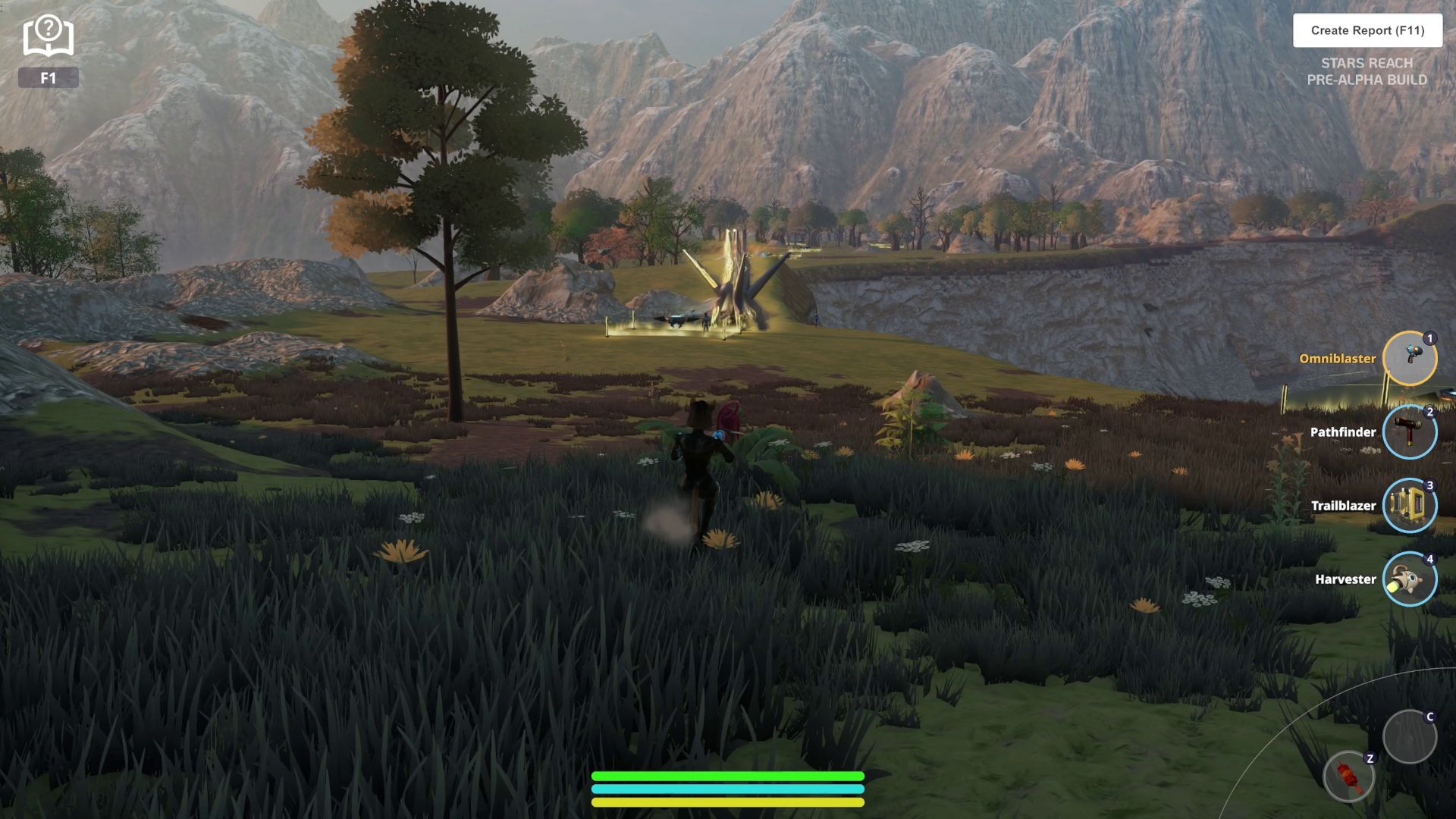
Task: Open the help guide book icon
Action: click(48, 37)
